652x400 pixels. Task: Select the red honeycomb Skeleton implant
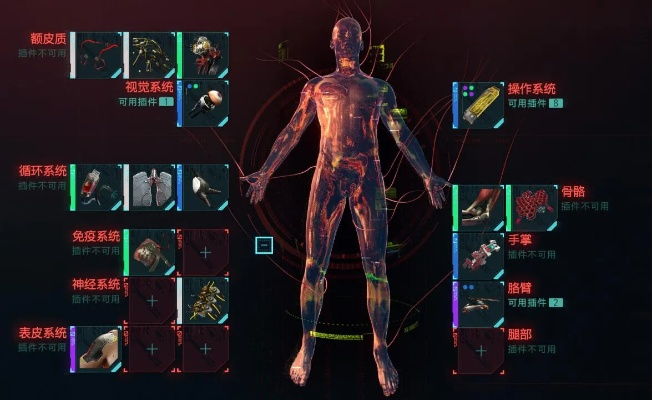531,208
